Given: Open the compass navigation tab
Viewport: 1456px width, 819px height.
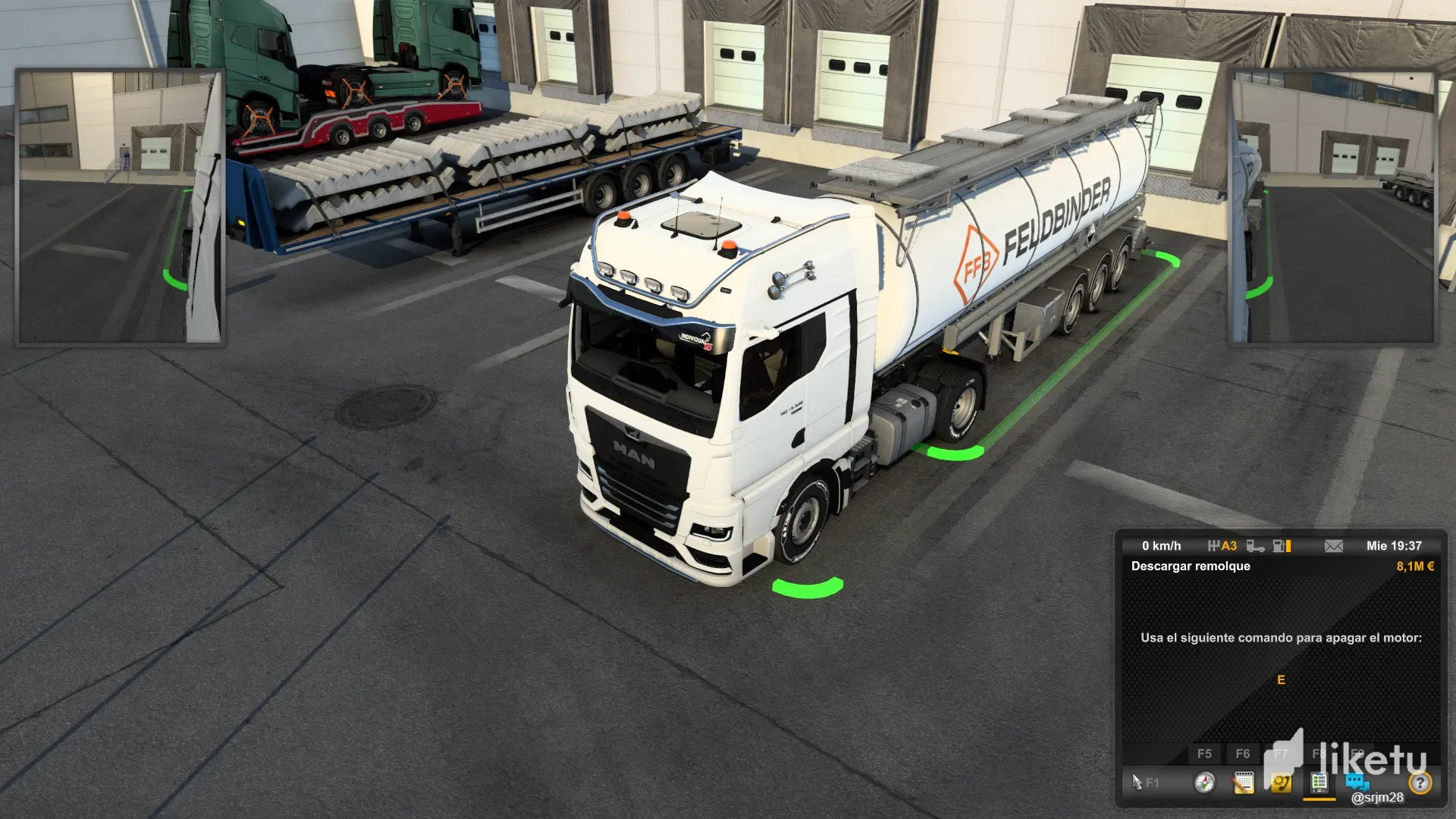Looking at the screenshot, I should click(1204, 783).
